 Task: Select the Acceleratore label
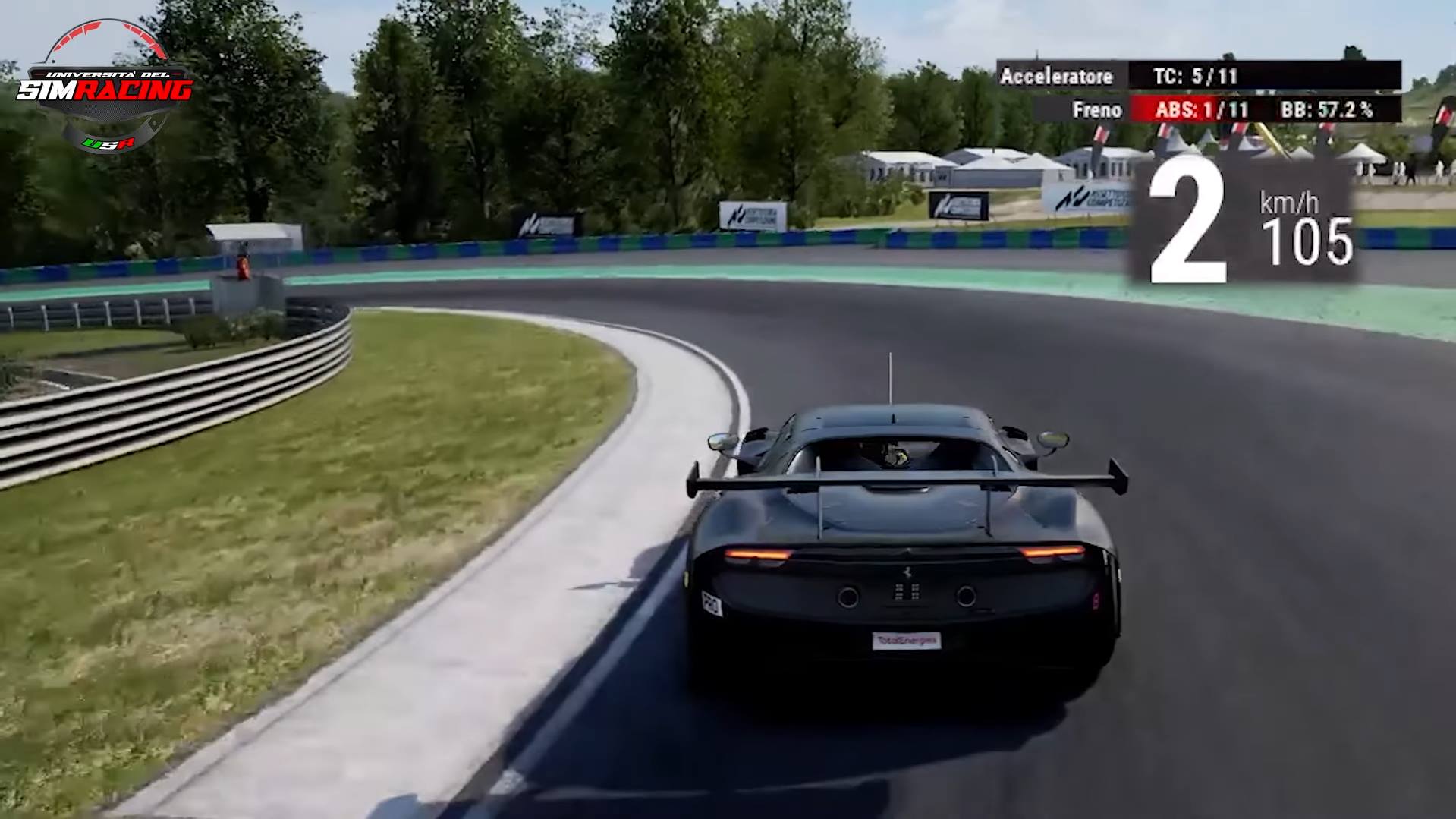[x=1058, y=75]
